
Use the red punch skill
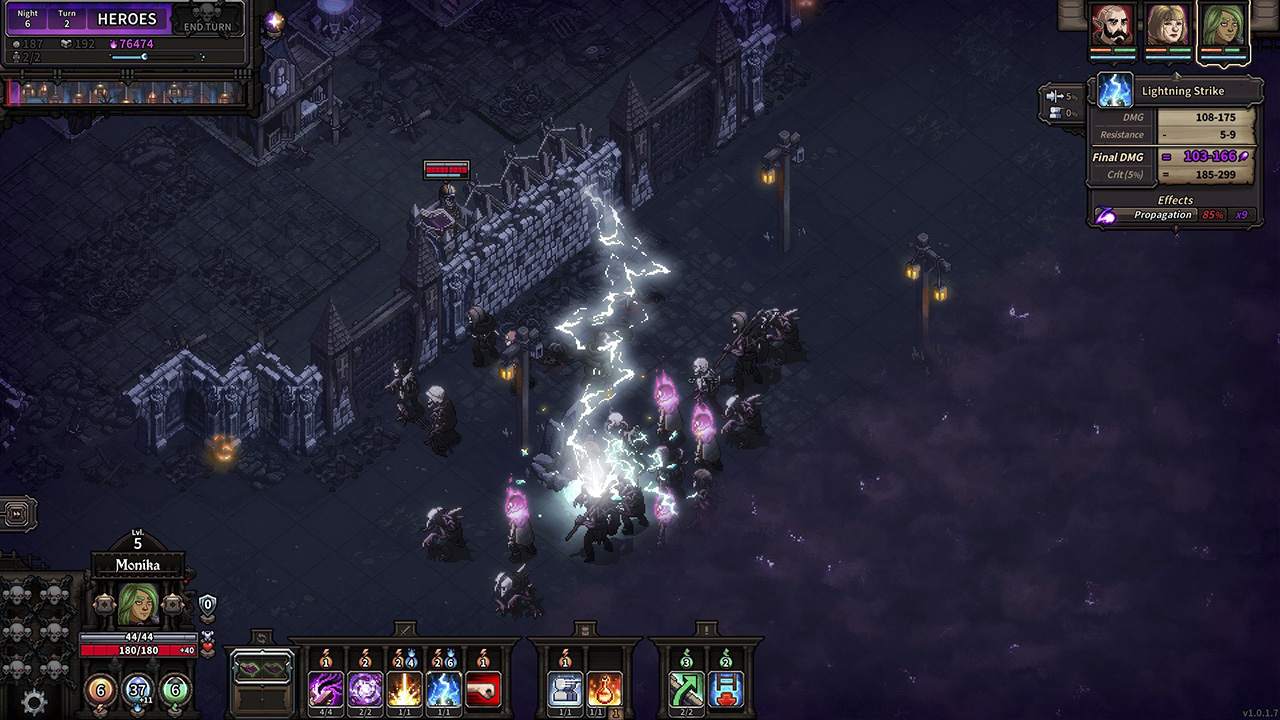pos(483,688)
